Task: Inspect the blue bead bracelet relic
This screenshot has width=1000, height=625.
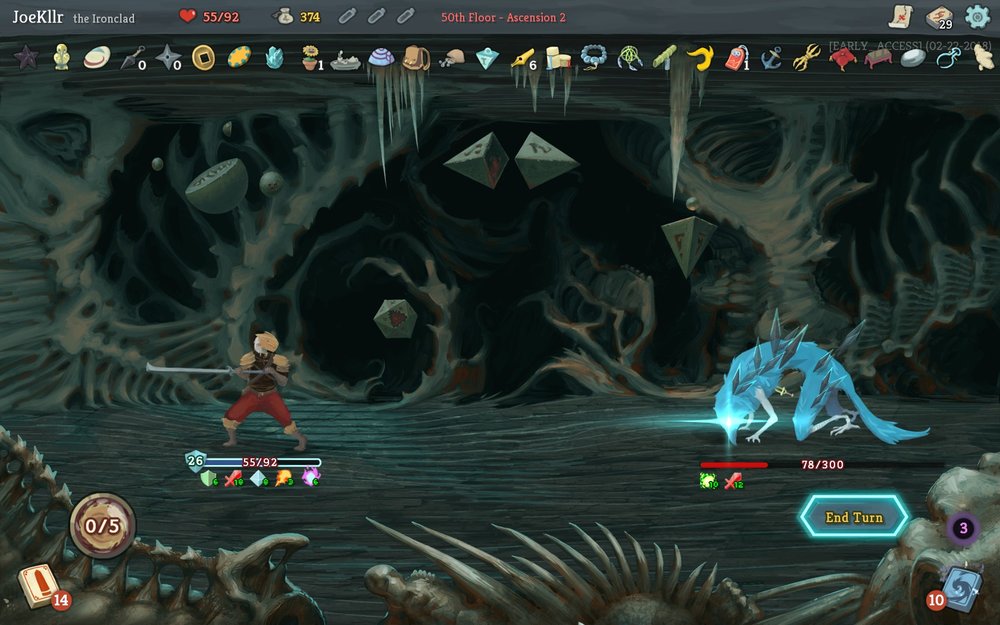Action: click(x=594, y=58)
